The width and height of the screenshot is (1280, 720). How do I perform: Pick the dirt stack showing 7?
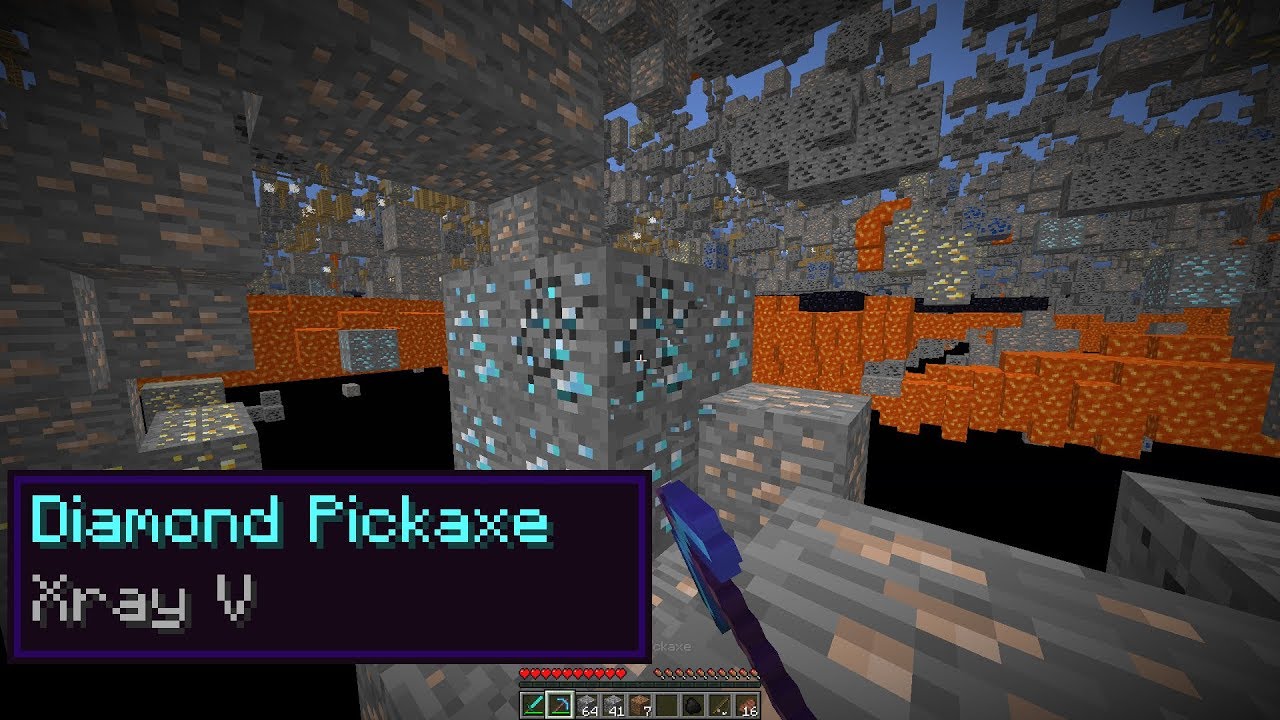(x=641, y=703)
